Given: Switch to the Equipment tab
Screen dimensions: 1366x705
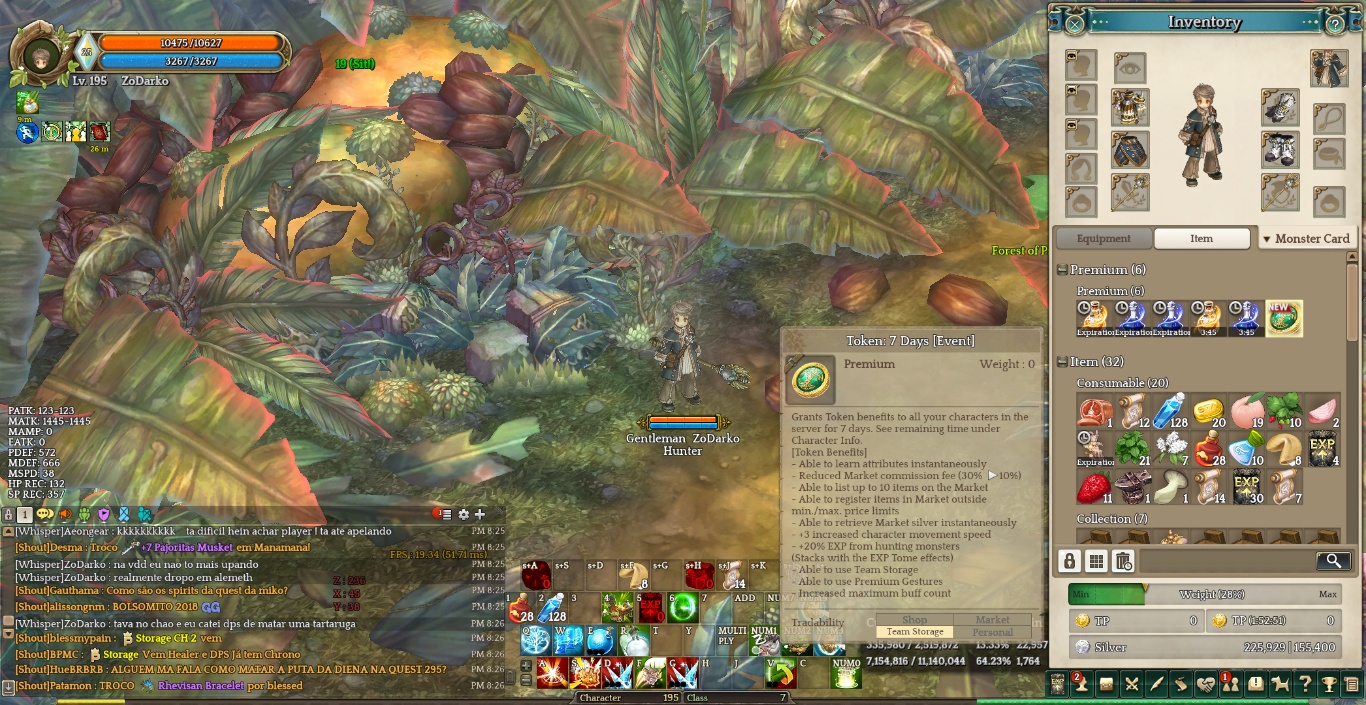Looking at the screenshot, I should 1103,239.
